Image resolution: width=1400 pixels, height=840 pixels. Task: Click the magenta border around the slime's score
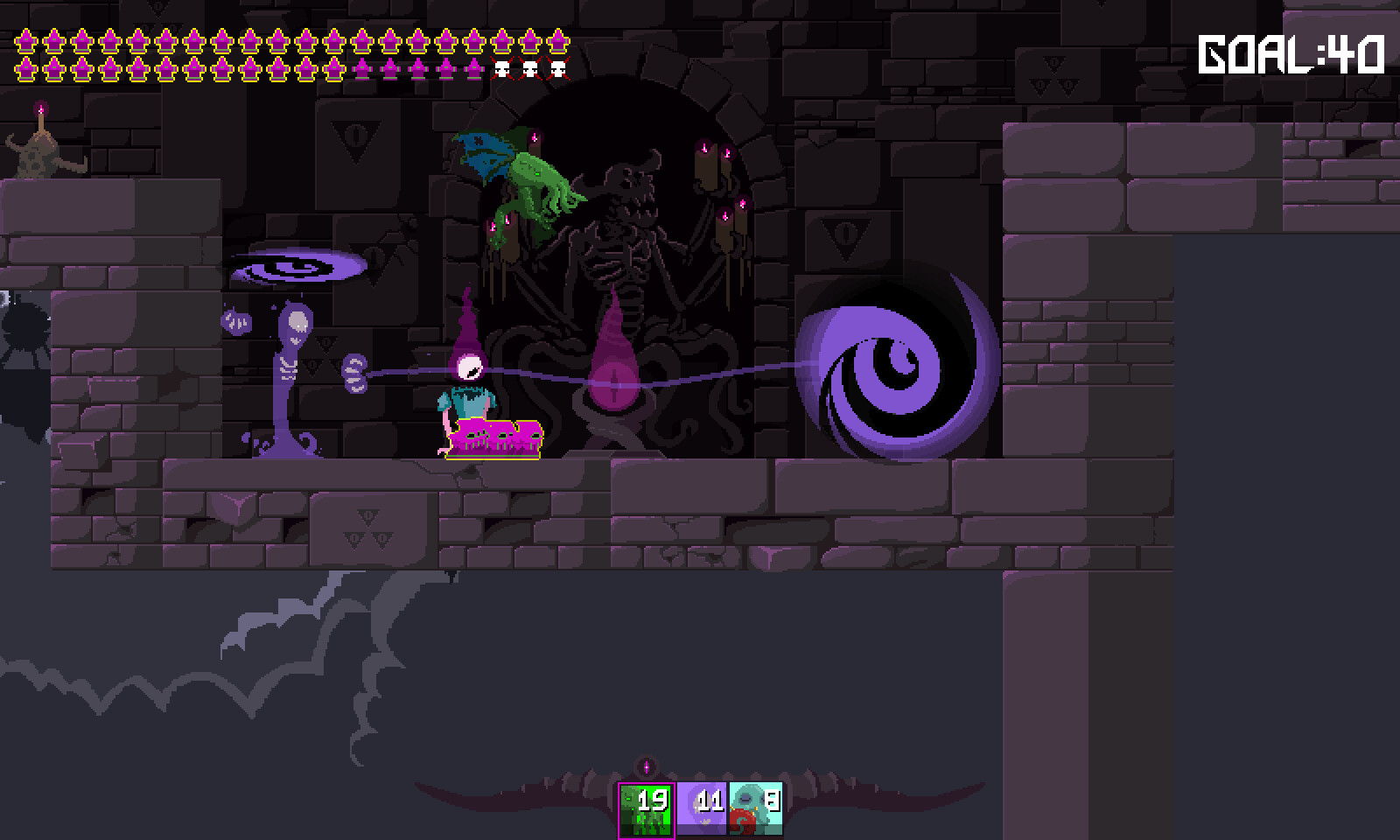coord(618,801)
